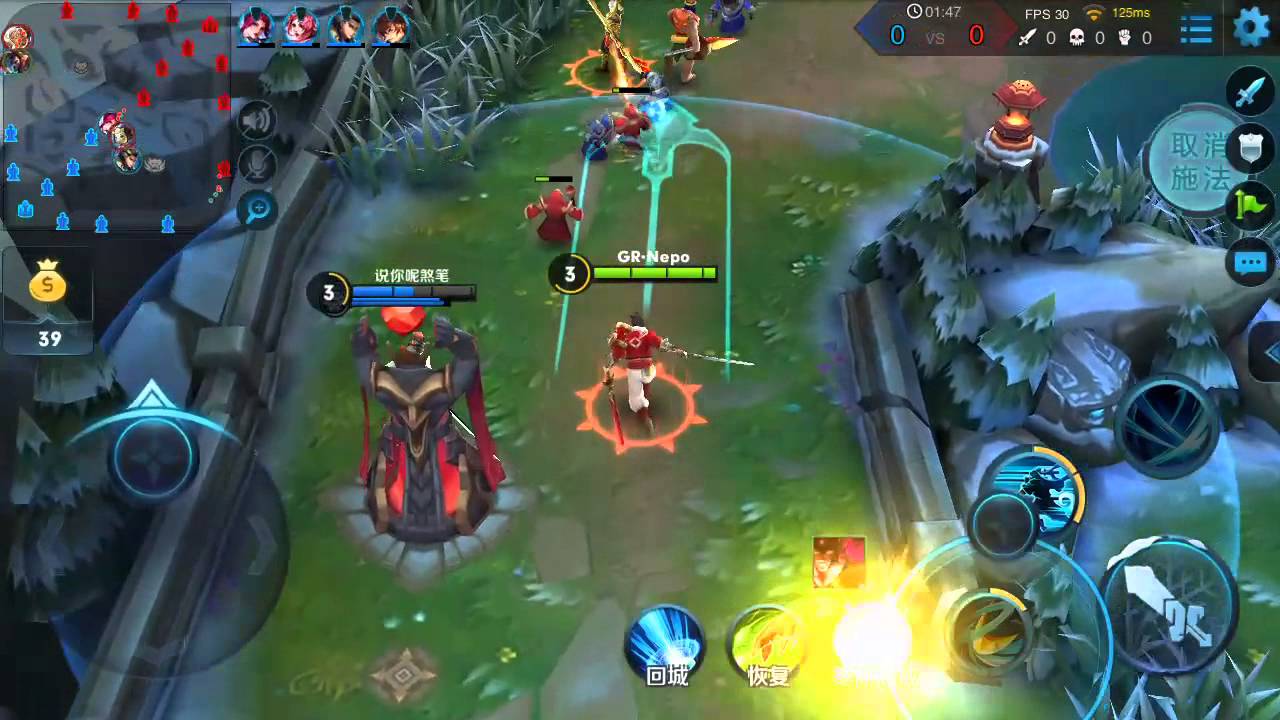
Task: Select the silver shield signal icon
Action: point(1251,149)
